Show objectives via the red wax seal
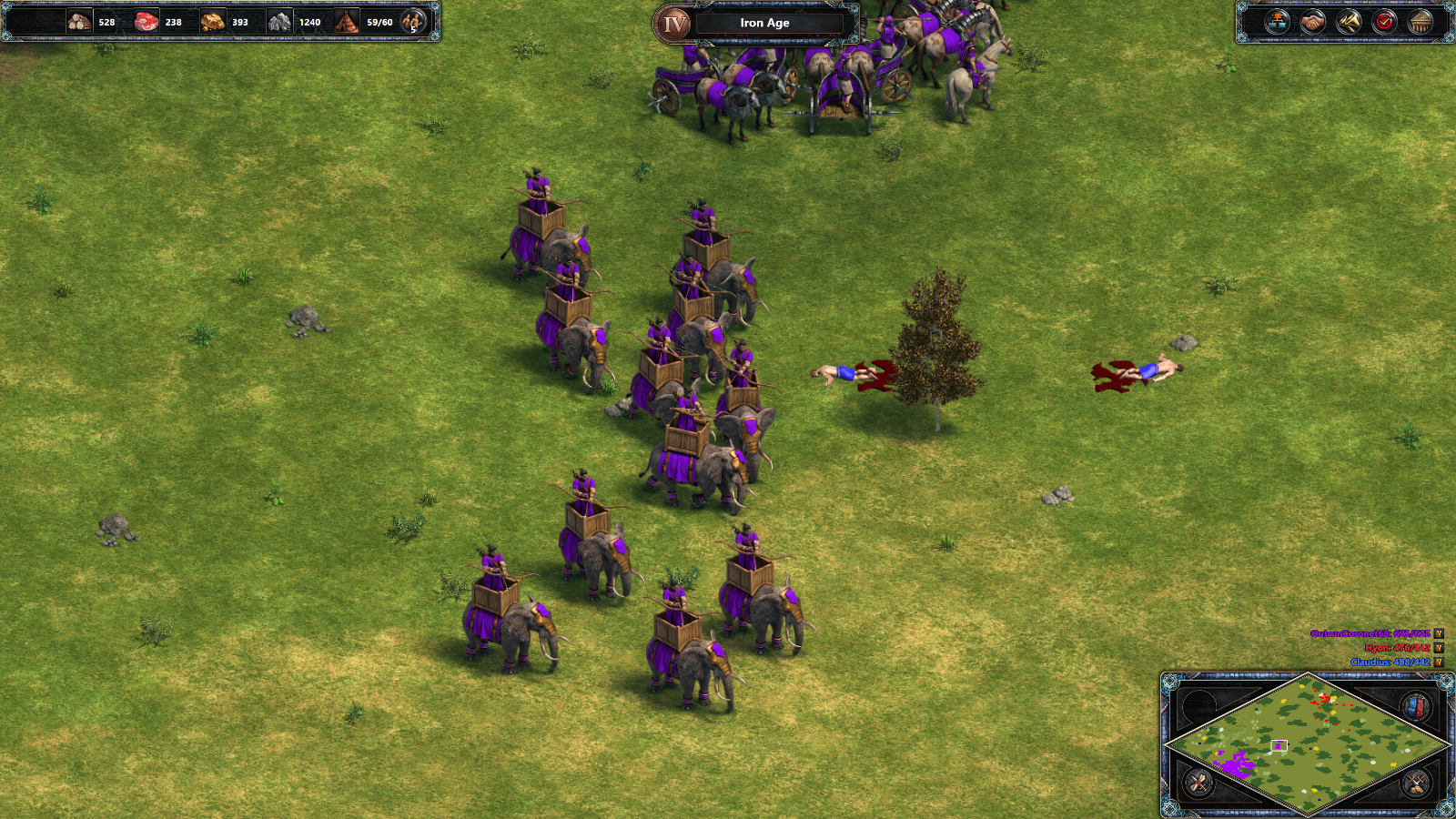Image resolution: width=1456 pixels, height=819 pixels. [x=1385, y=22]
